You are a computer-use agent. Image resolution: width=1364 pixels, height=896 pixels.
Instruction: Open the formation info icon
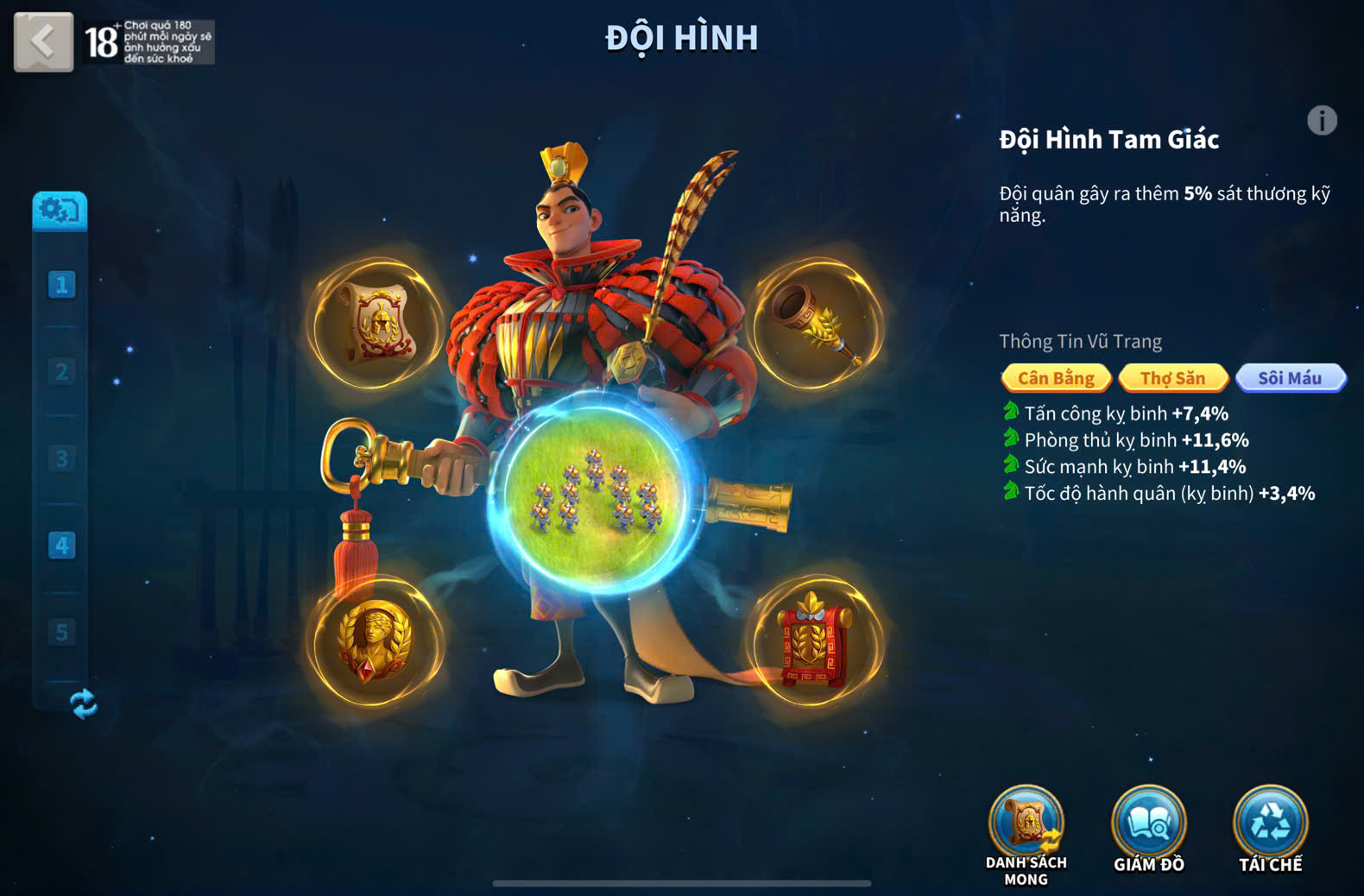pyautogui.click(x=1322, y=120)
